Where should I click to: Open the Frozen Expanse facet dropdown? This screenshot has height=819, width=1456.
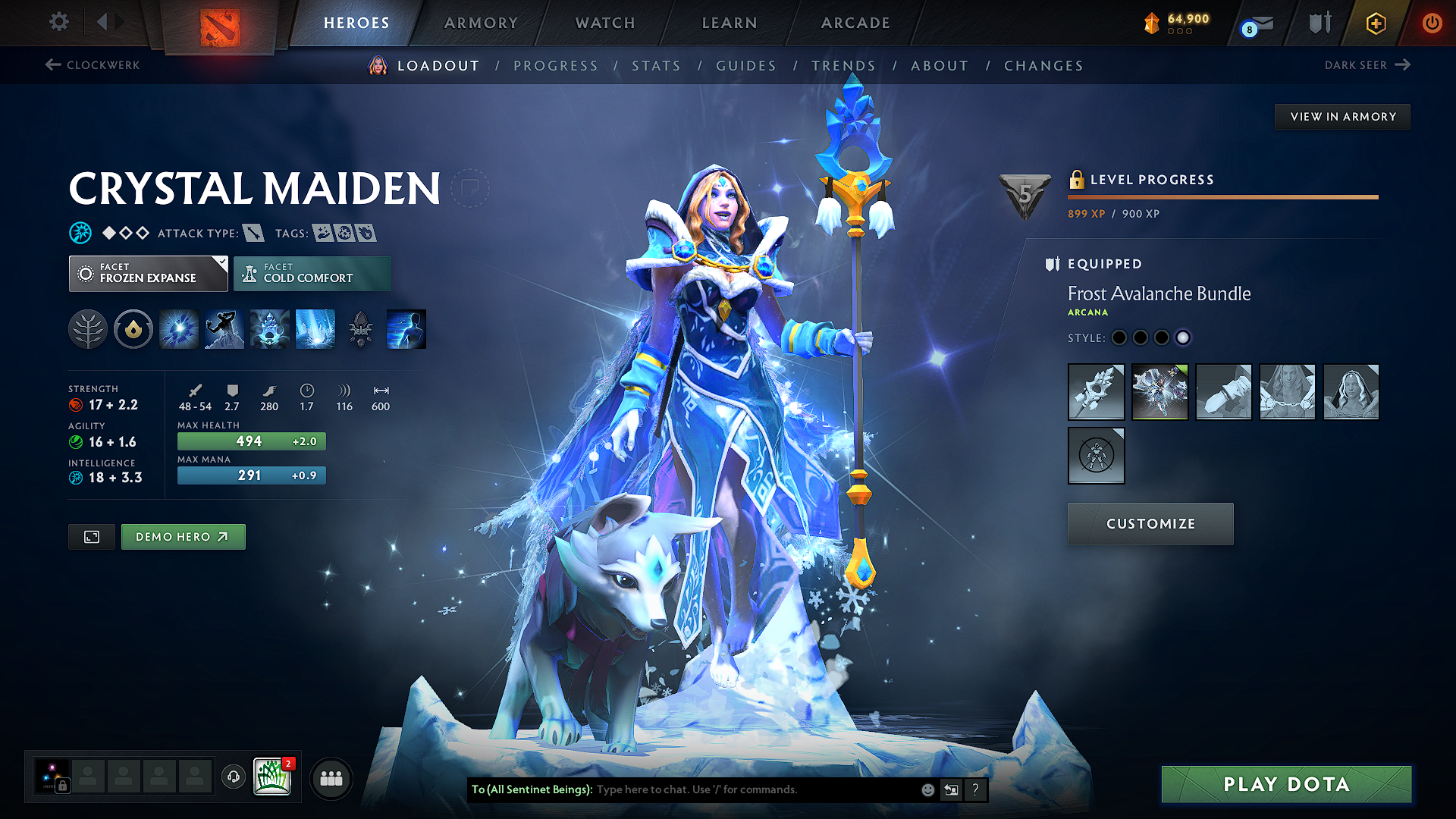click(148, 273)
